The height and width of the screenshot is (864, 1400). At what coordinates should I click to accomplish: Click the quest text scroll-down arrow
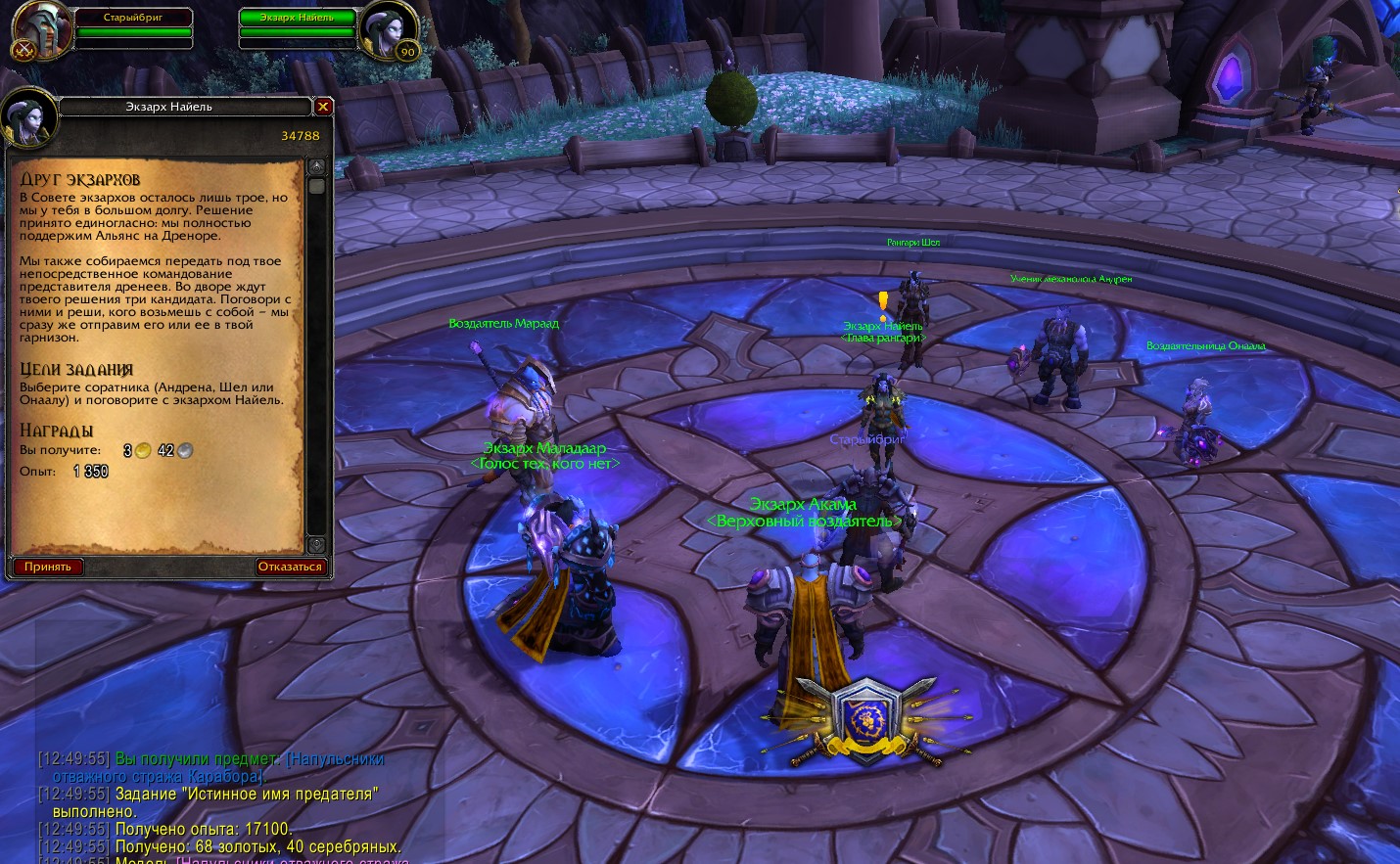point(316,544)
